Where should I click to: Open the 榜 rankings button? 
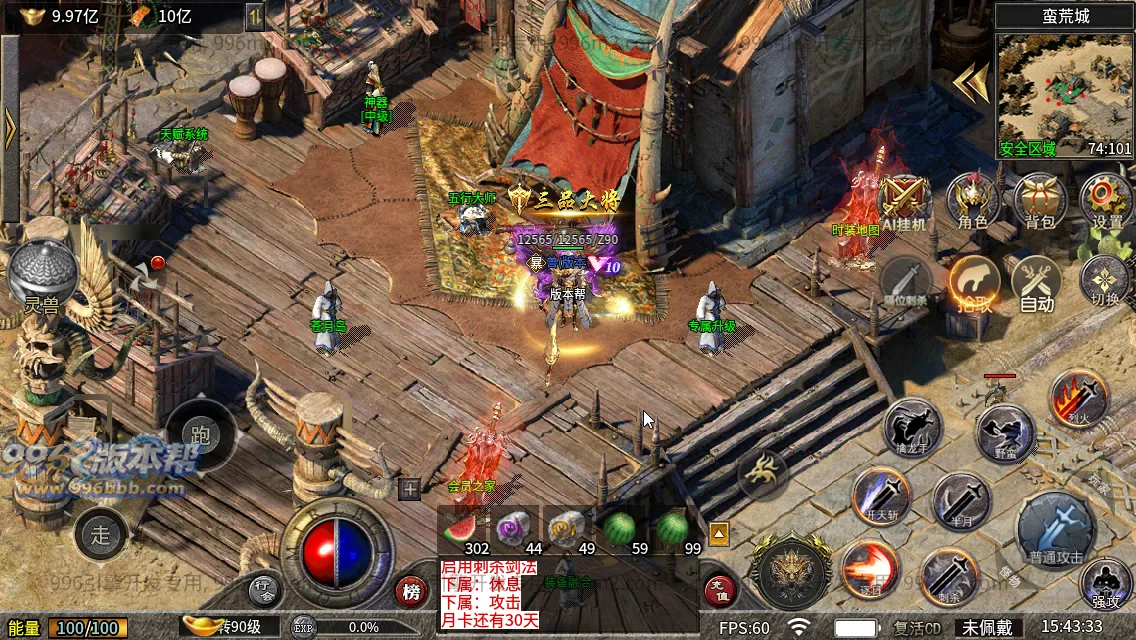pos(411,591)
